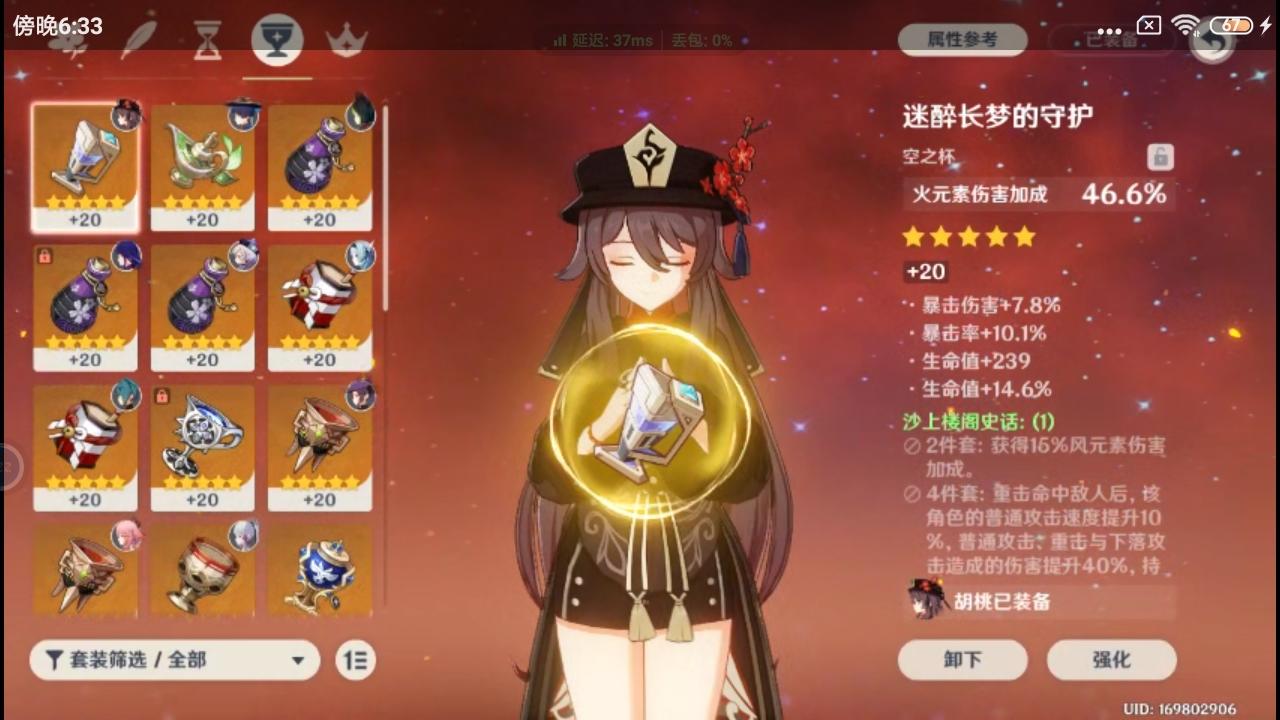Toggle the 已装备 equipped filter
Screen dimensions: 1280x720
click(x=1111, y=43)
